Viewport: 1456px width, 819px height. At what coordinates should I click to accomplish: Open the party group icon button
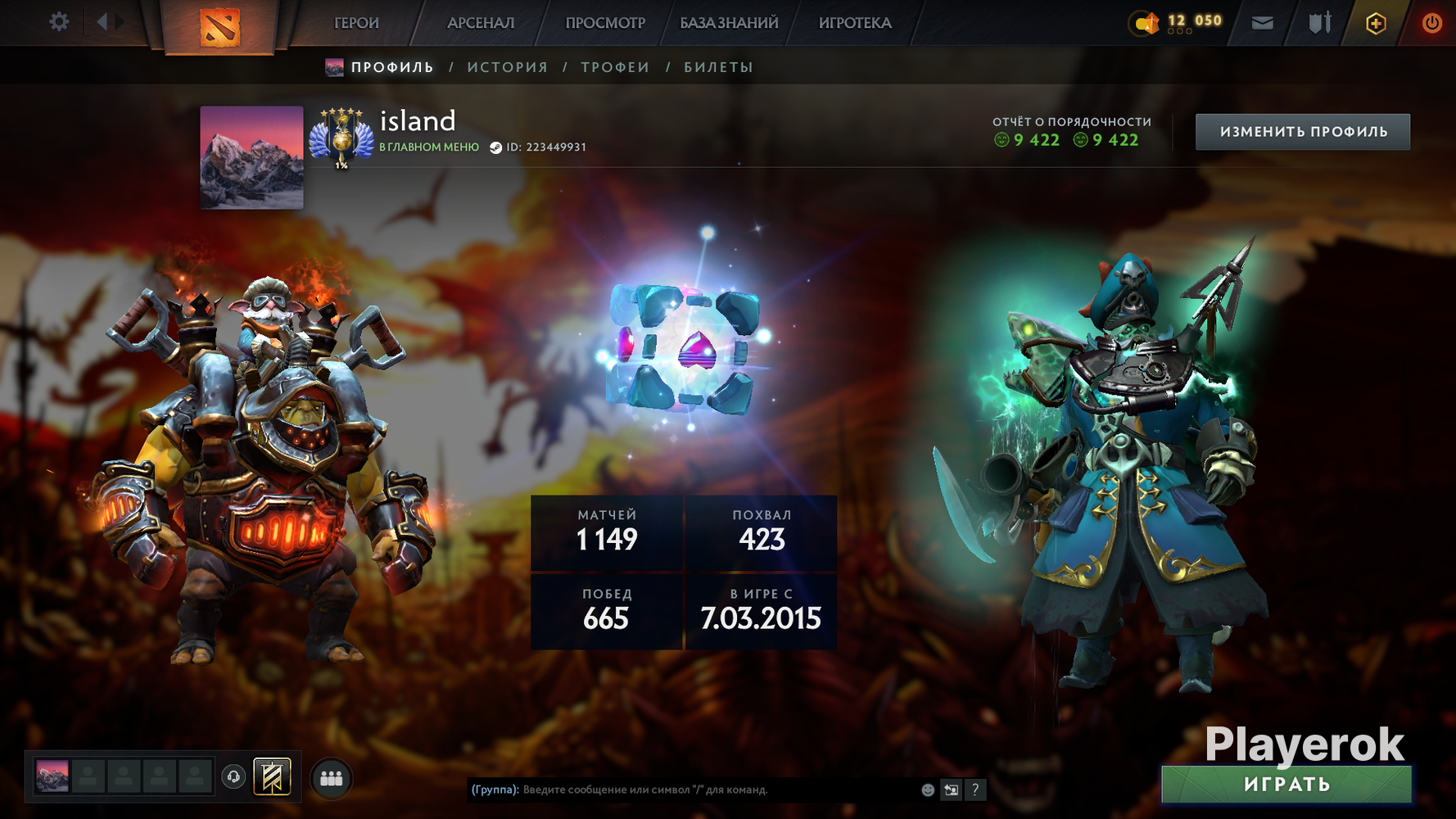point(331,778)
